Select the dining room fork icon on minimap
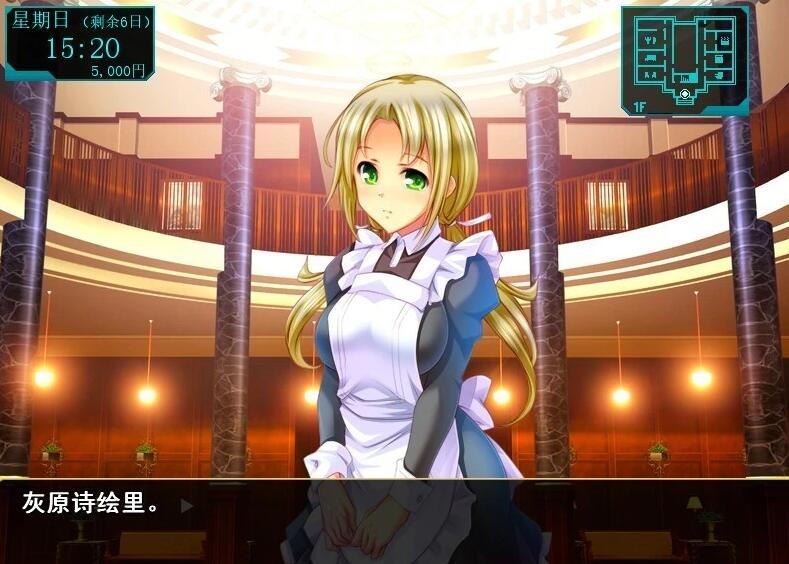 click(x=650, y=40)
